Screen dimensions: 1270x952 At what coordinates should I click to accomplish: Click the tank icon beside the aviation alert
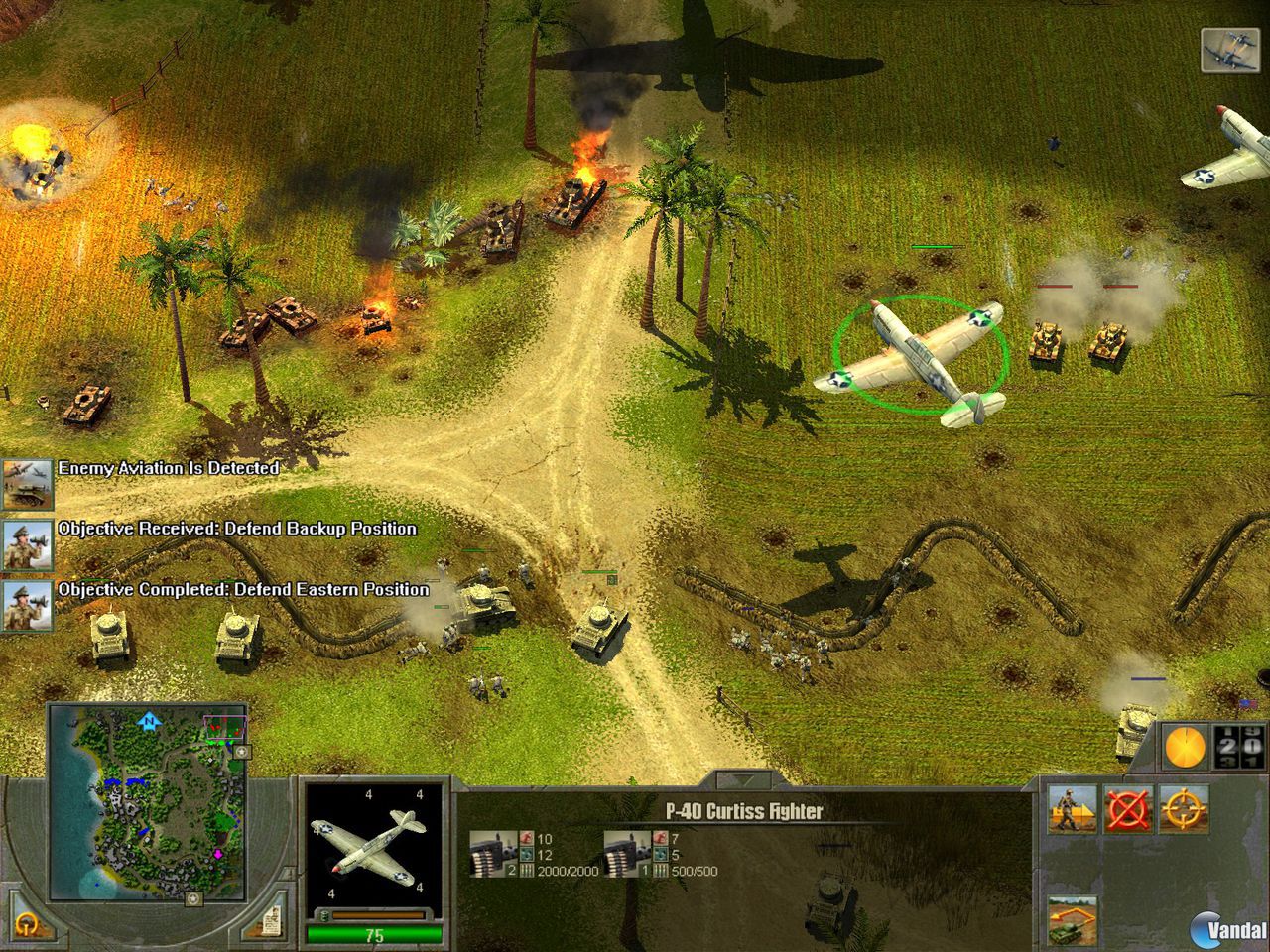click(25, 483)
